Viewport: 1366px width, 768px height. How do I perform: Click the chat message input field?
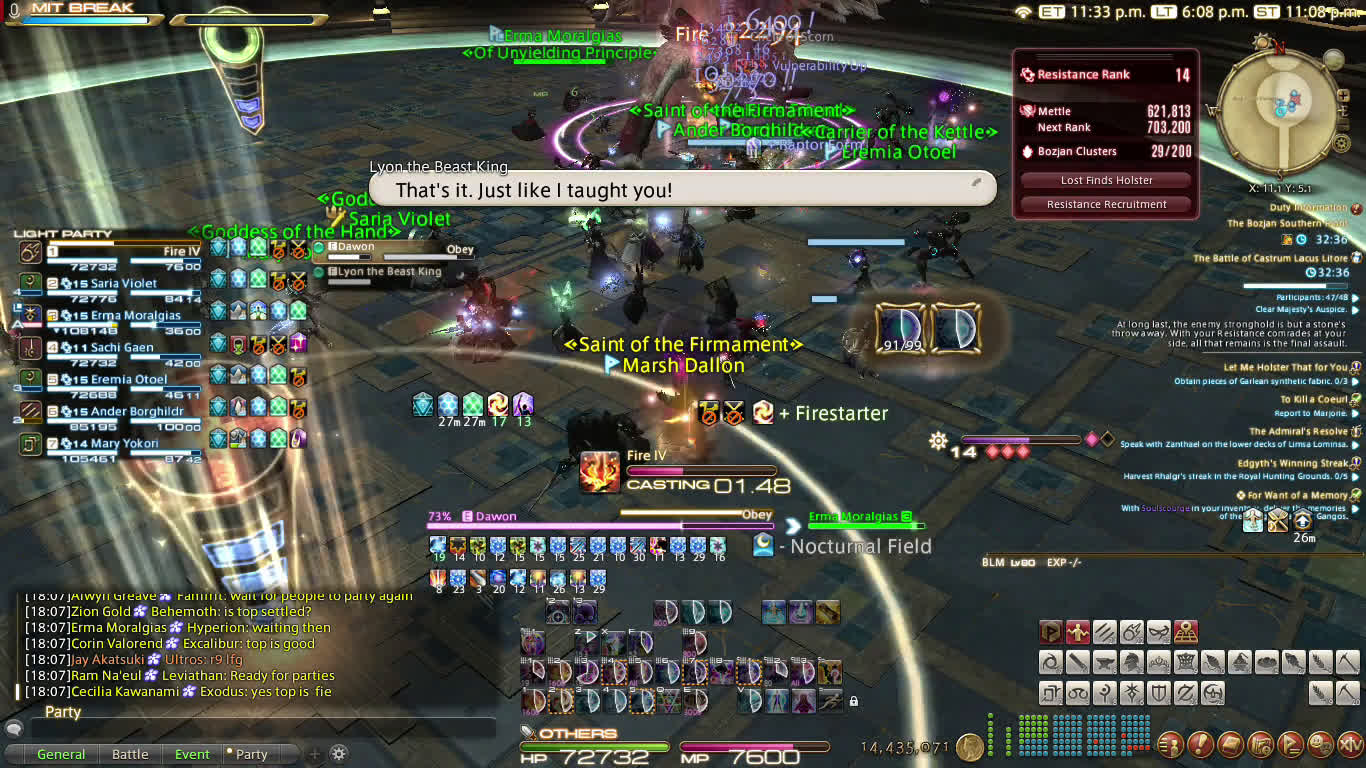point(250,728)
